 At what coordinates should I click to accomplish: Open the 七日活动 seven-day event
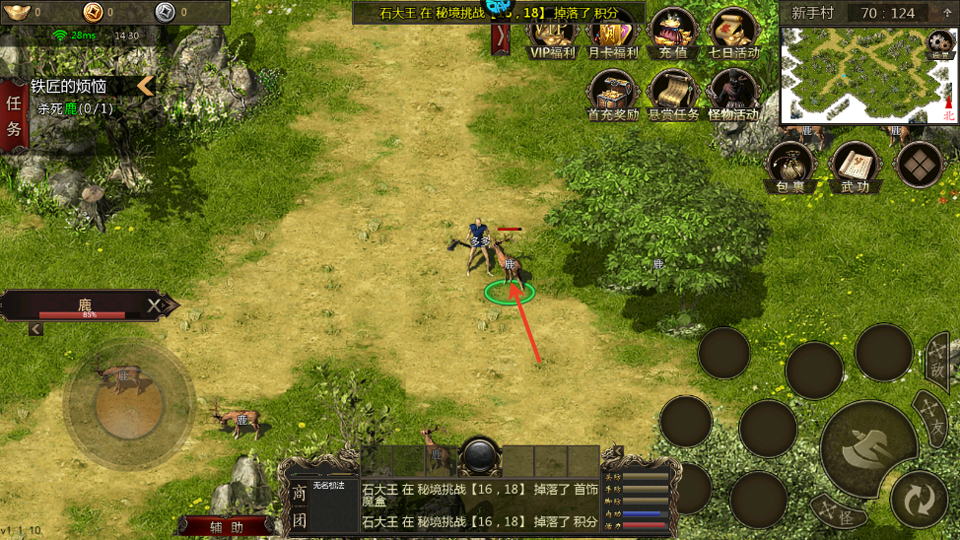coord(733,35)
